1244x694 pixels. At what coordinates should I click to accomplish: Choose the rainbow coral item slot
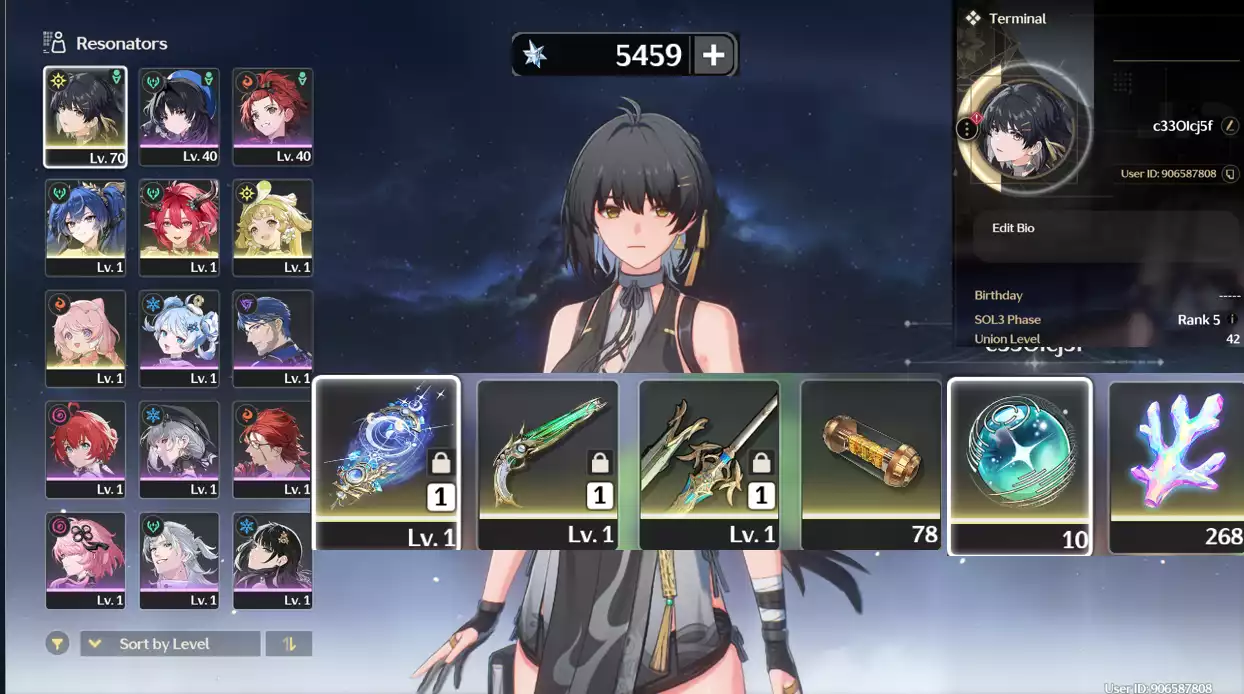pyautogui.click(x=1178, y=464)
